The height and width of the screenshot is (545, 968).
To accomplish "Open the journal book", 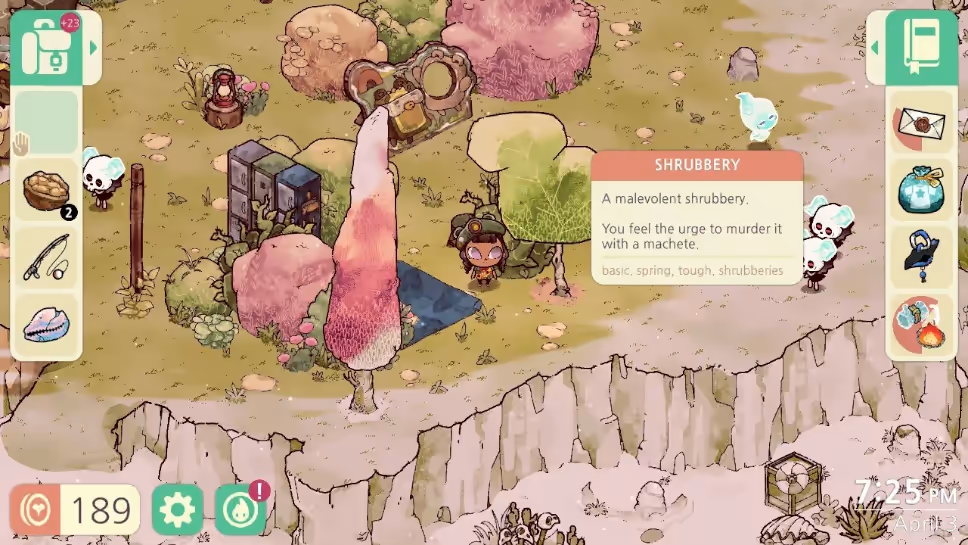I will pyautogui.click(x=920, y=47).
